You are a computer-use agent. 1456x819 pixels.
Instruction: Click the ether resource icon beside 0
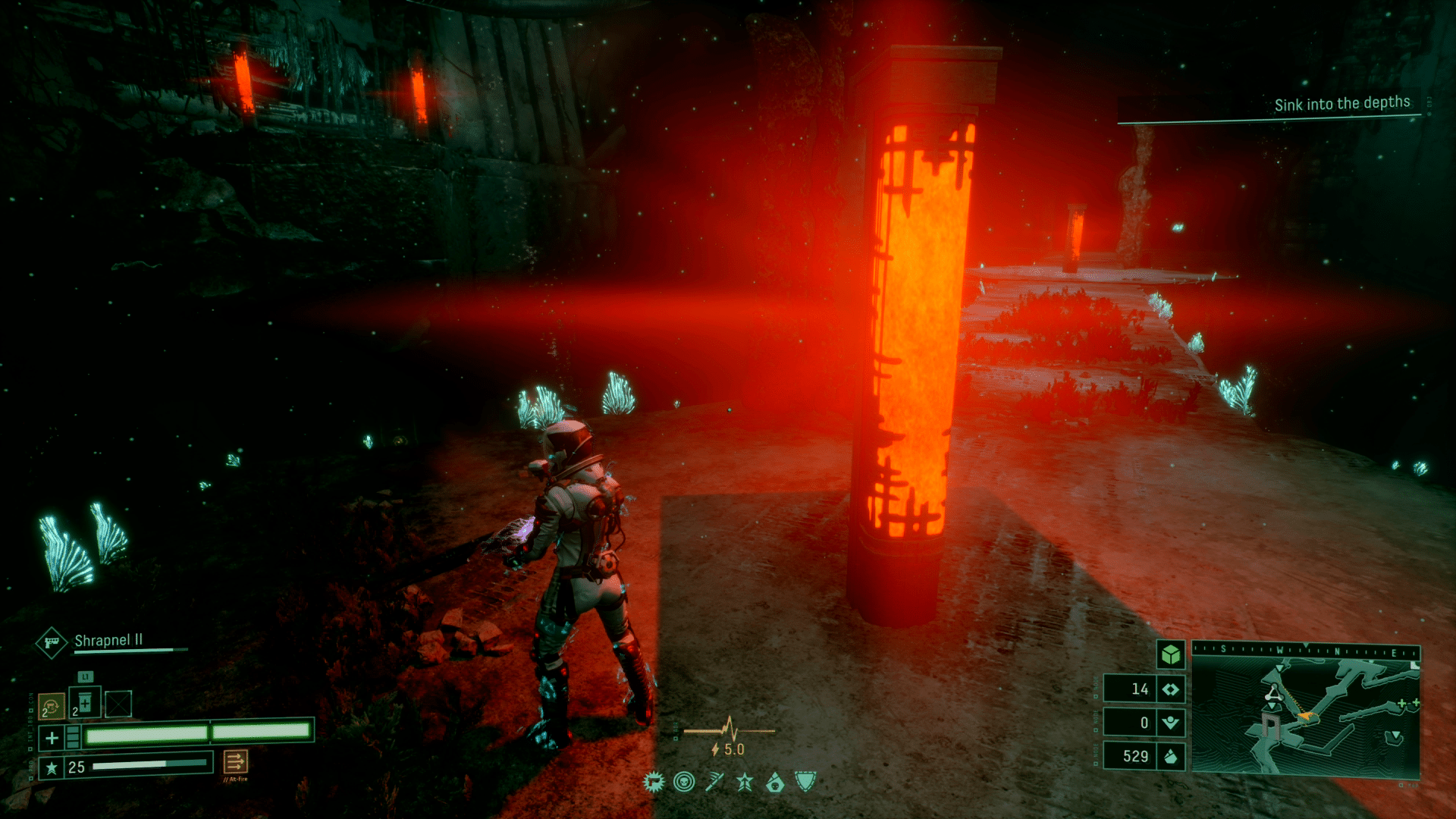pyautogui.click(x=1171, y=723)
